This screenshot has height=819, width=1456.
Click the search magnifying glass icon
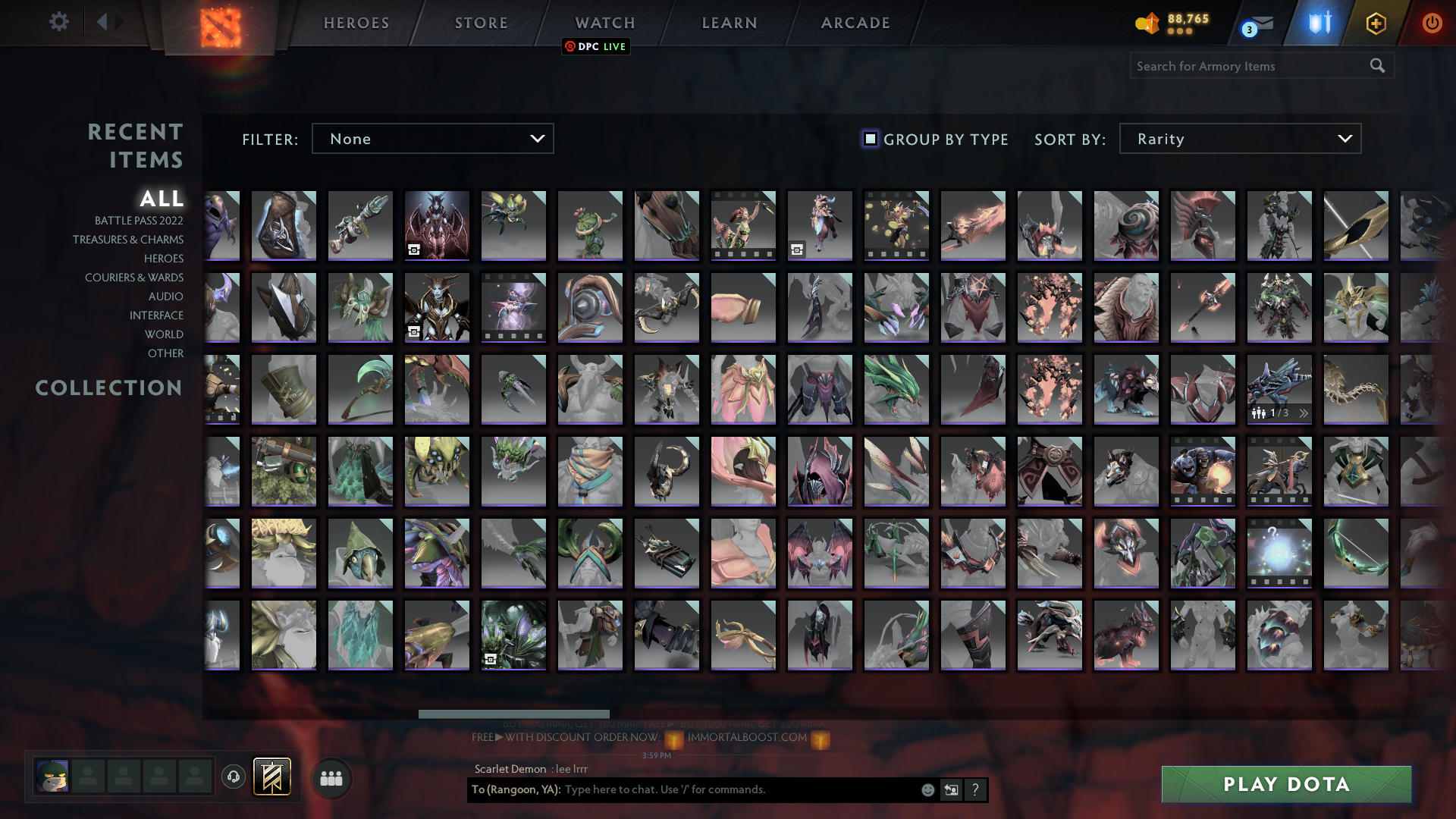[1377, 66]
